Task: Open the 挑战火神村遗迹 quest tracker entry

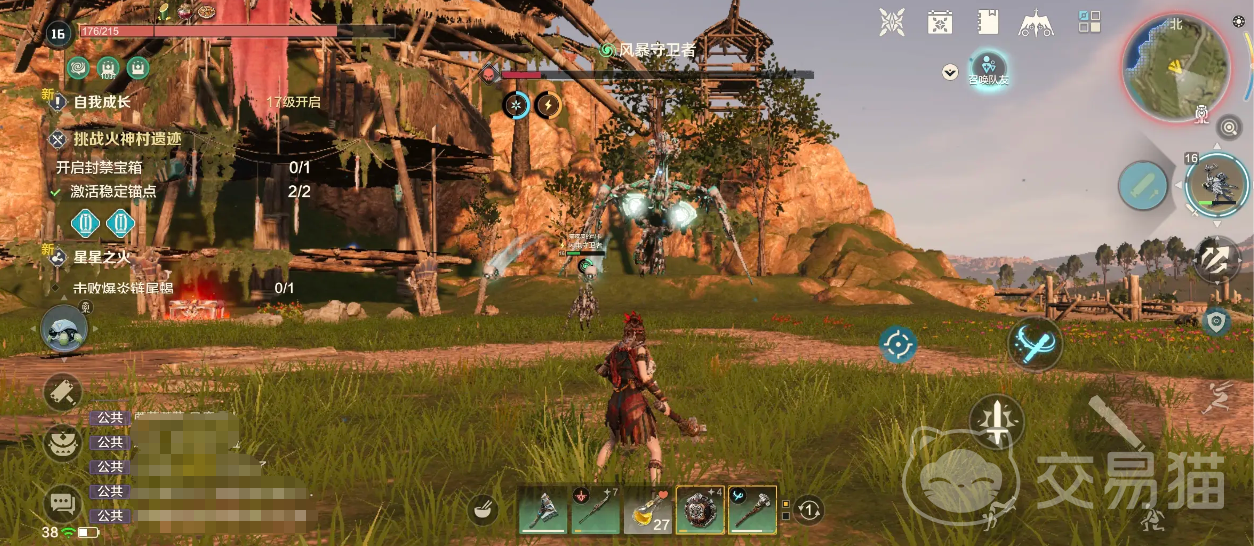Action: 127,139
